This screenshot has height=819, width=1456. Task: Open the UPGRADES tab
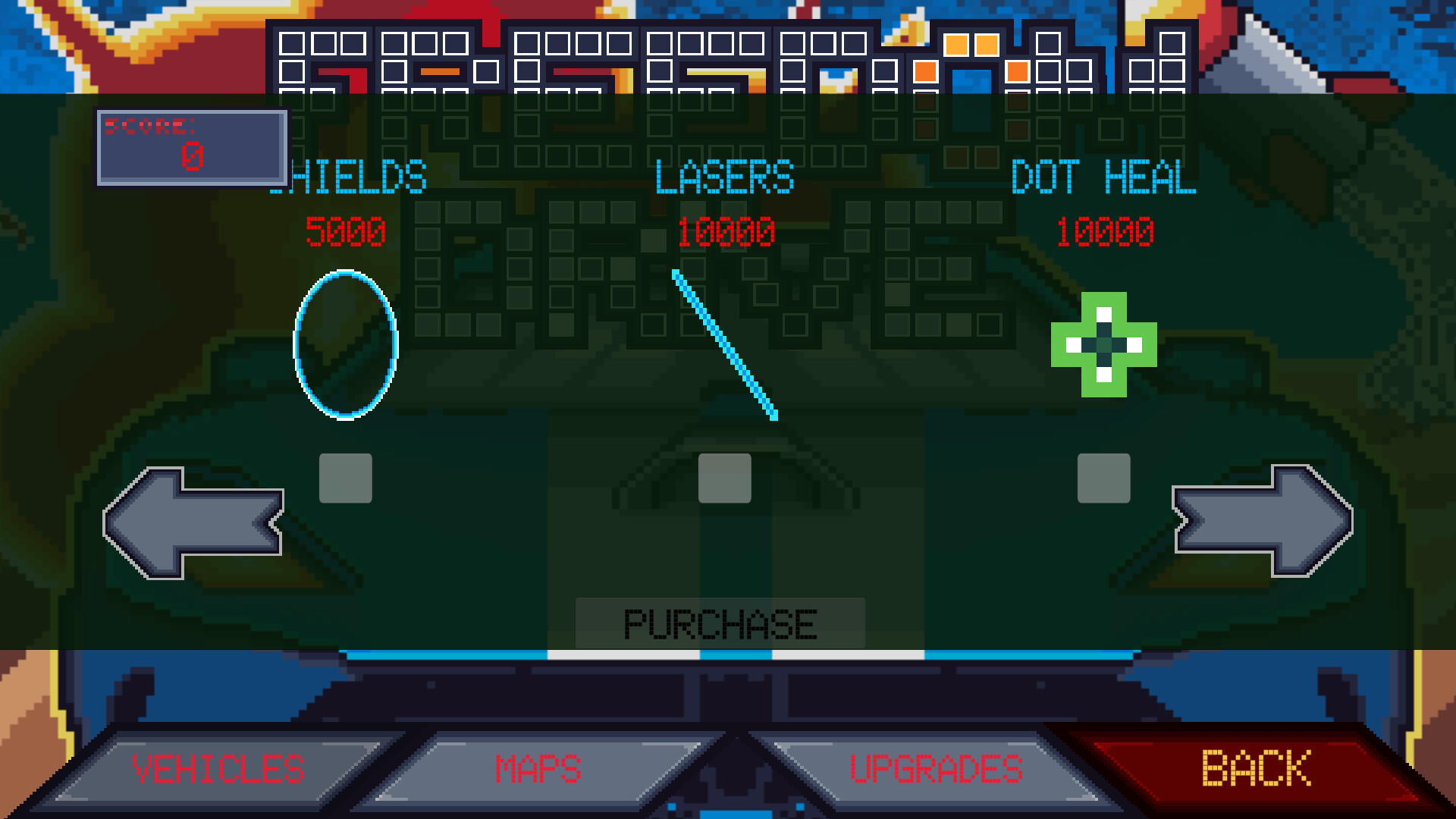point(937,768)
